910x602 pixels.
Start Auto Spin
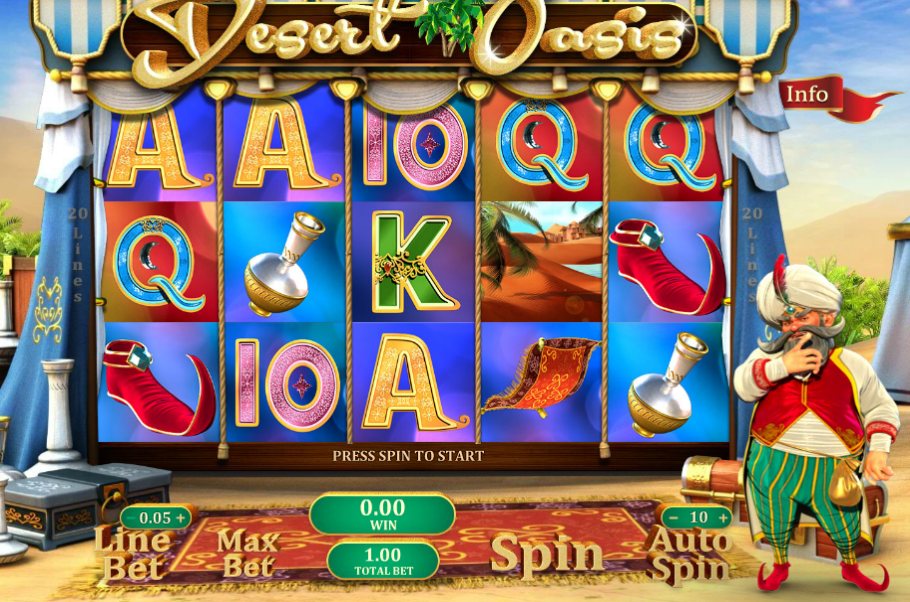tap(688, 554)
